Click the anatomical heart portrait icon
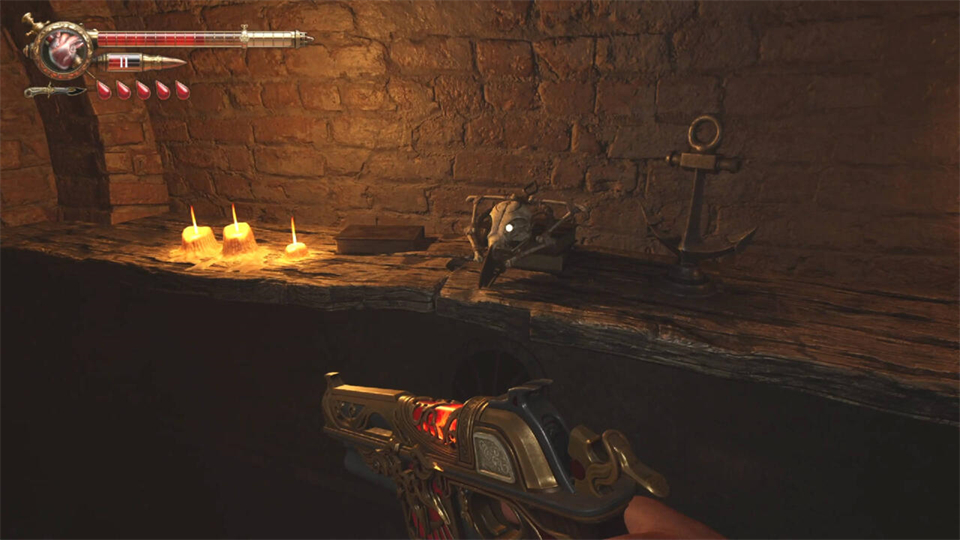Image resolution: width=960 pixels, height=540 pixels. tap(62, 48)
